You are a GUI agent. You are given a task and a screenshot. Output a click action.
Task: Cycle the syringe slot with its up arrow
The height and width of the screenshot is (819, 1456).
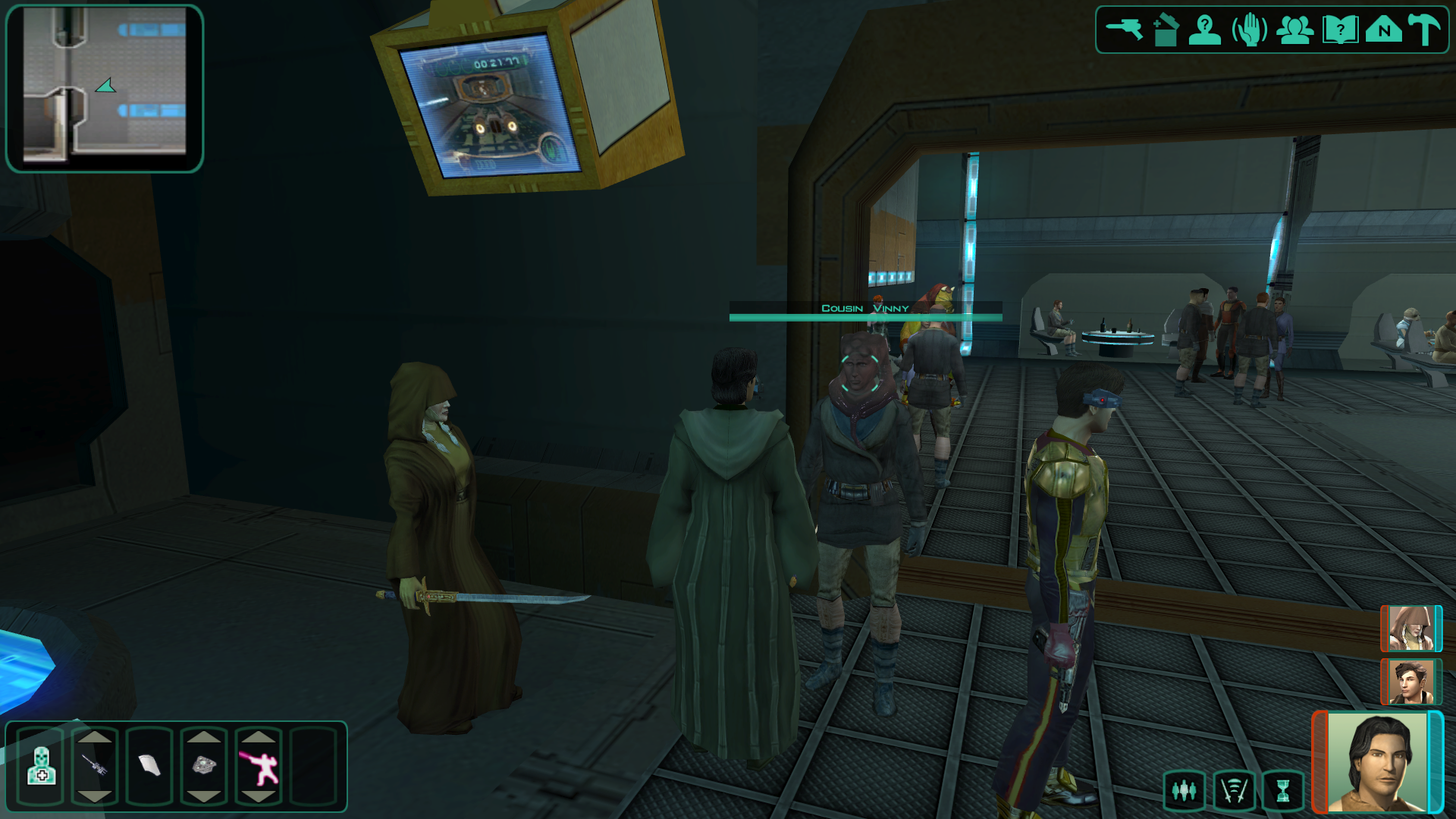[x=95, y=736]
